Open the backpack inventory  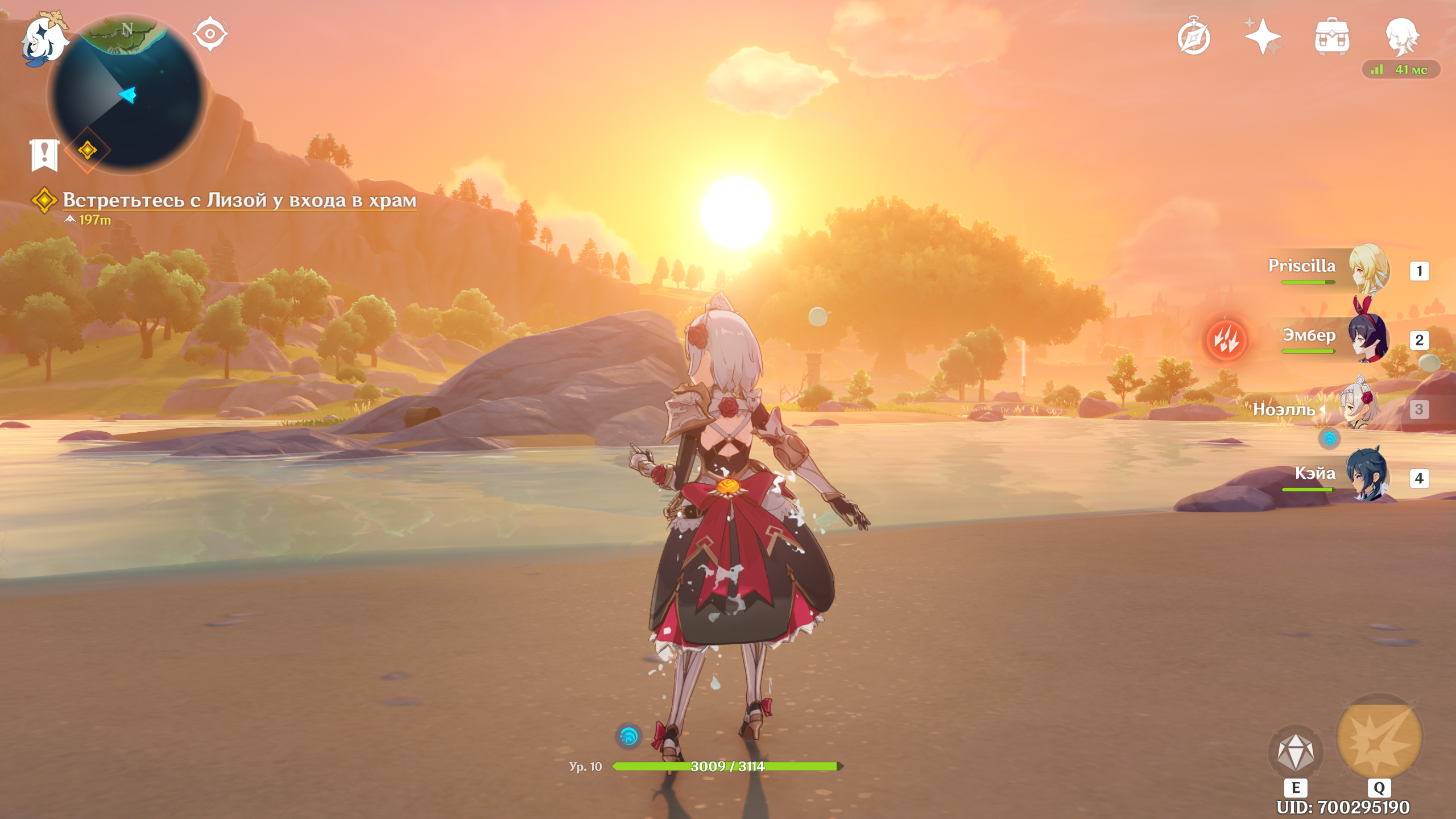1331,38
